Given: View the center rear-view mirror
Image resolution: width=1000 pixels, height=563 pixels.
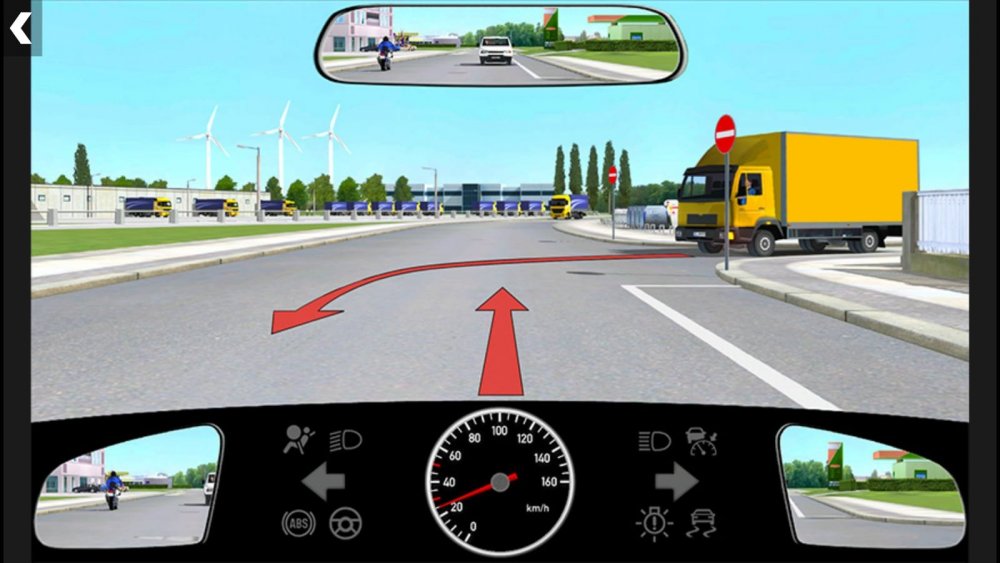Looking at the screenshot, I should click(x=500, y=46).
